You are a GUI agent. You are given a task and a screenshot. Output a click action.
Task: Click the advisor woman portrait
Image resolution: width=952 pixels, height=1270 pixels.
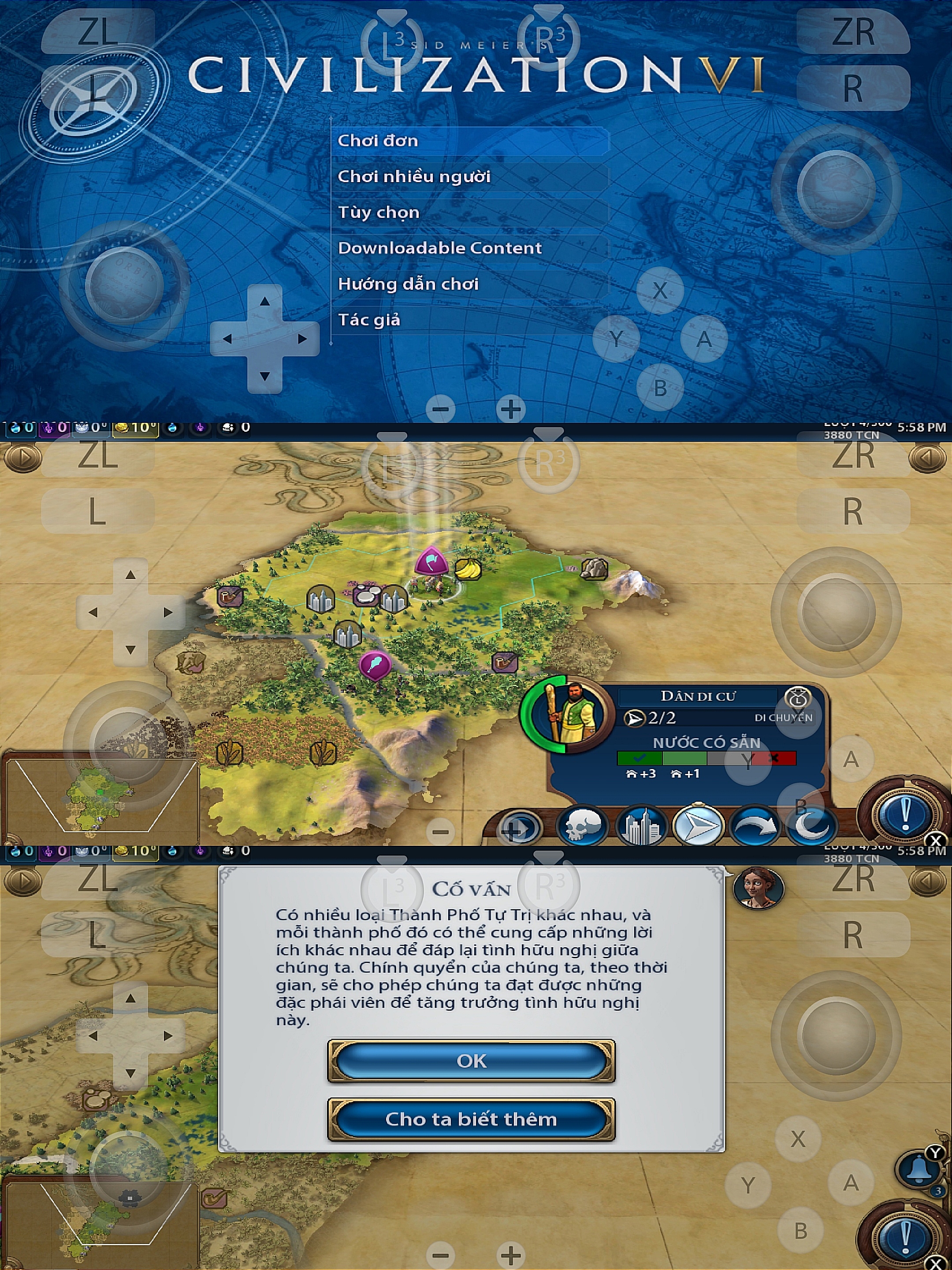pyautogui.click(x=758, y=888)
